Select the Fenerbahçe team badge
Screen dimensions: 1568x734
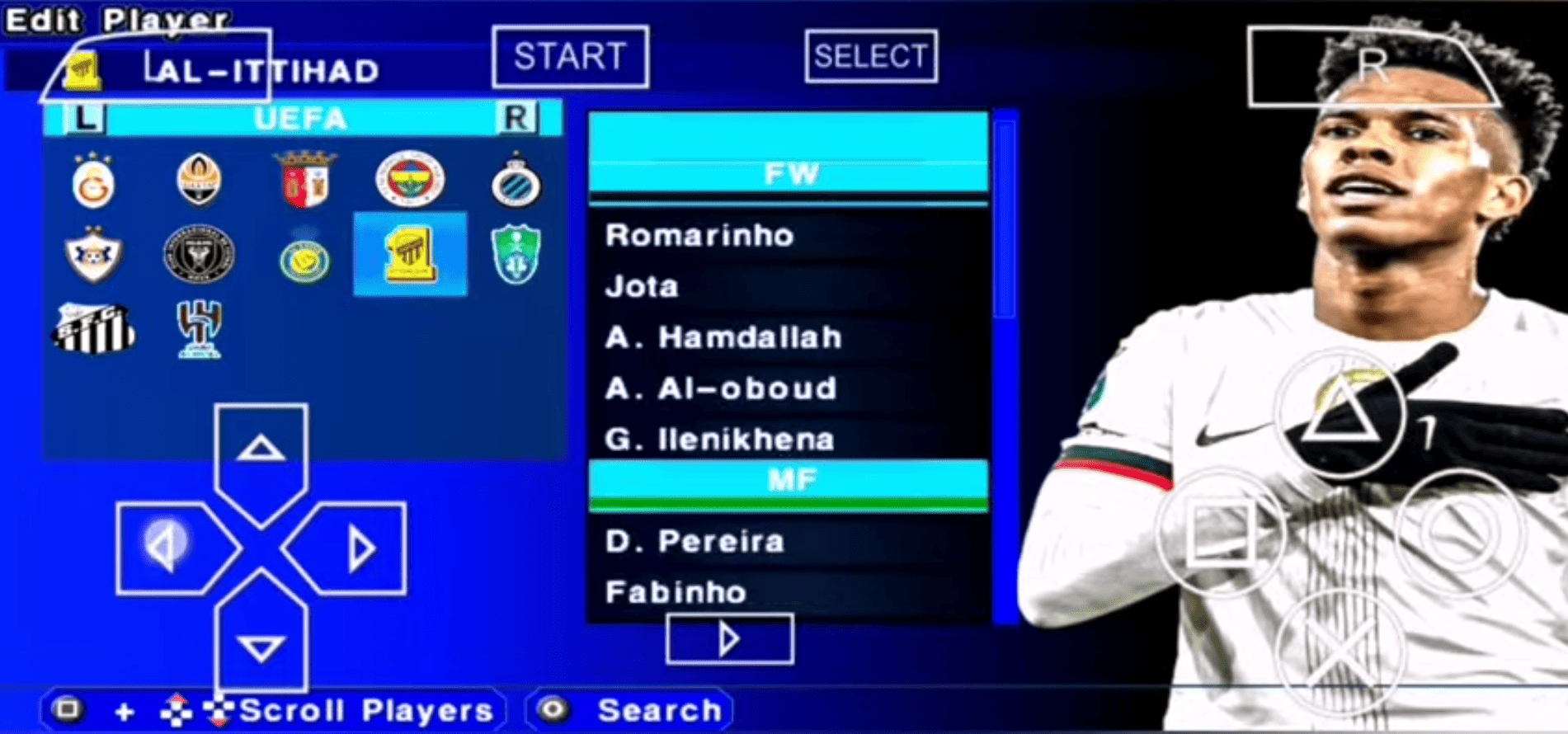410,179
